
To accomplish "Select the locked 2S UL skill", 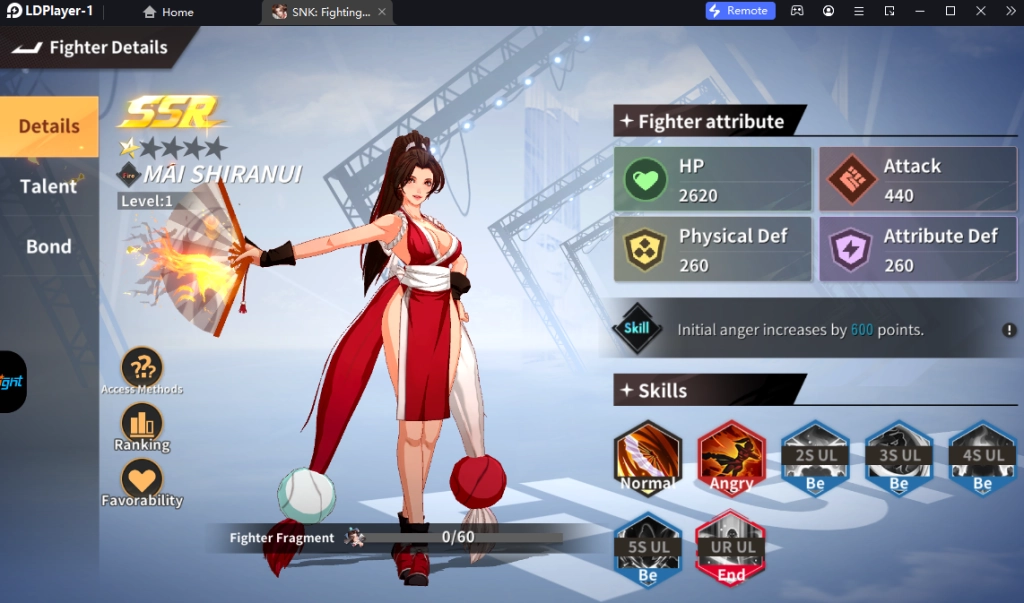I will 816,459.
